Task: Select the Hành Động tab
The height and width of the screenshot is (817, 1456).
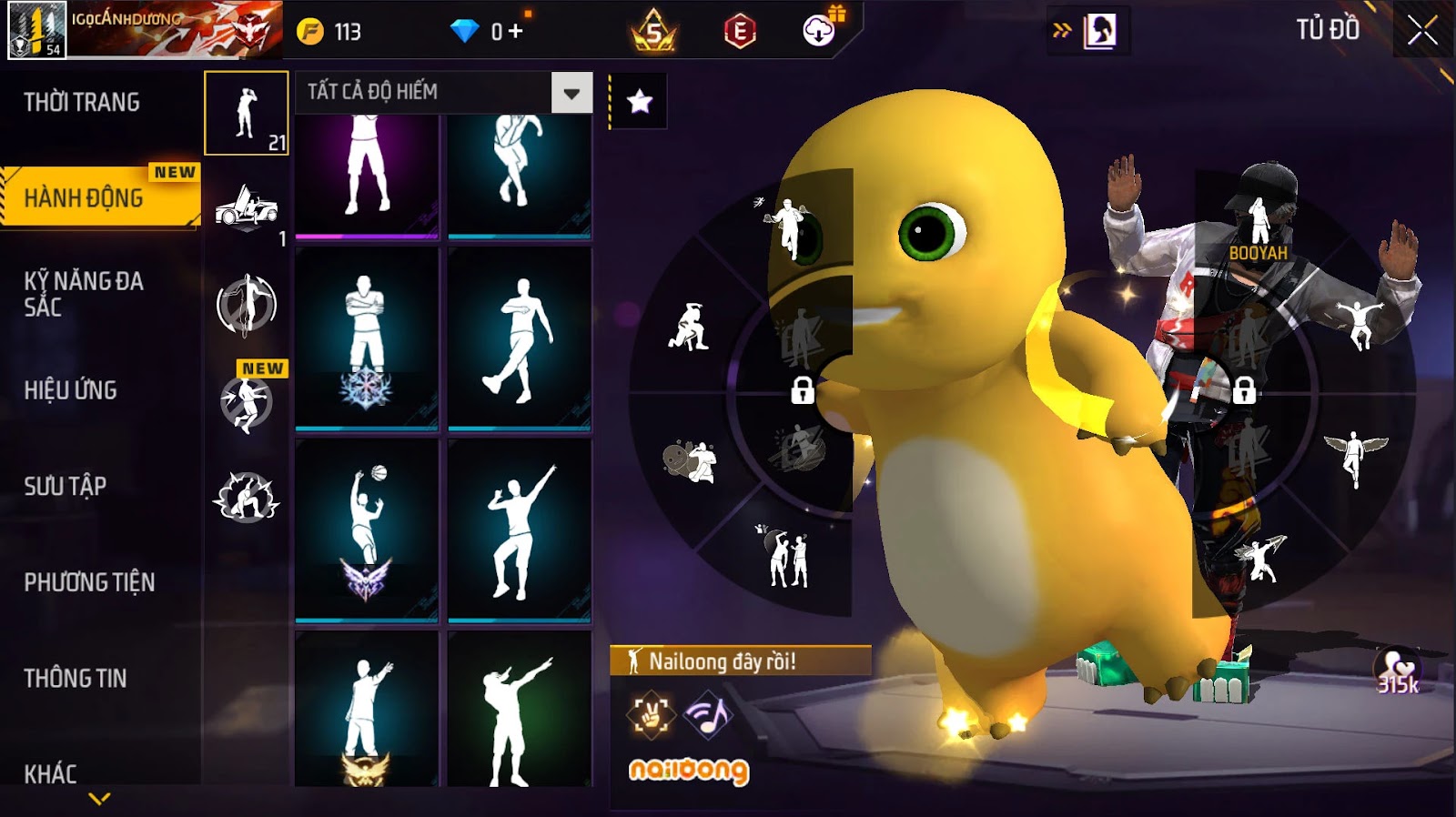Action: 84,197
